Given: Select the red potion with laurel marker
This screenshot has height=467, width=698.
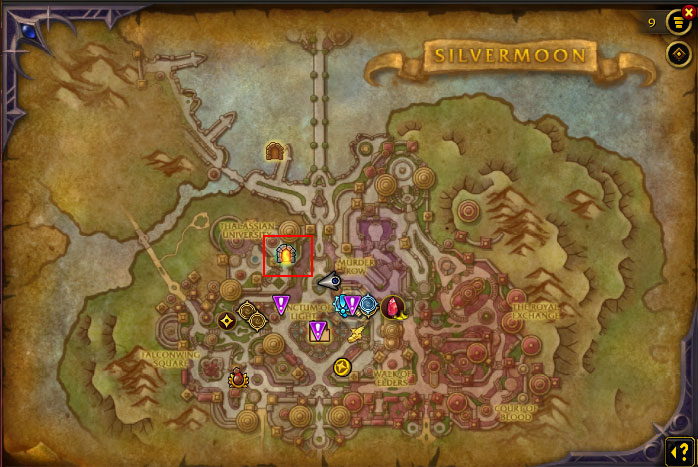Looking at the screenshot, I should (239, 379).
